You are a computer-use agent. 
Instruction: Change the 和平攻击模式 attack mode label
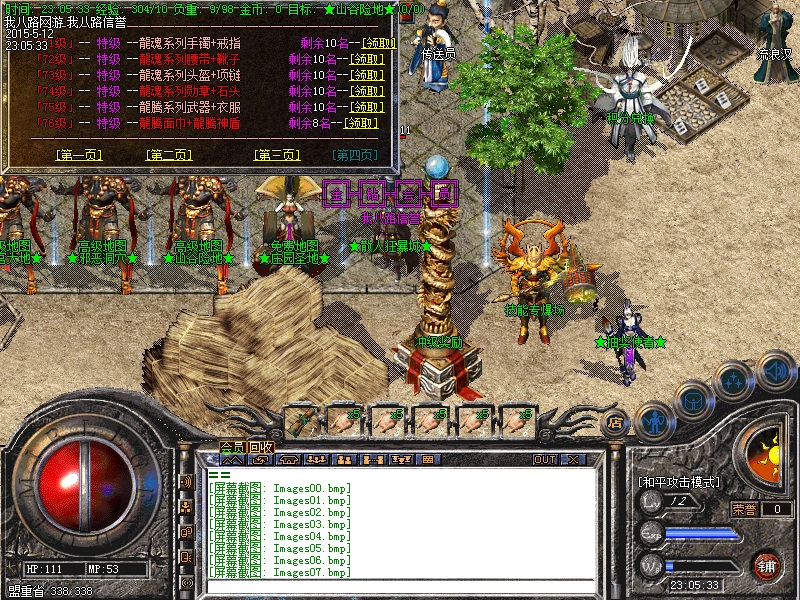click(680, 482)
